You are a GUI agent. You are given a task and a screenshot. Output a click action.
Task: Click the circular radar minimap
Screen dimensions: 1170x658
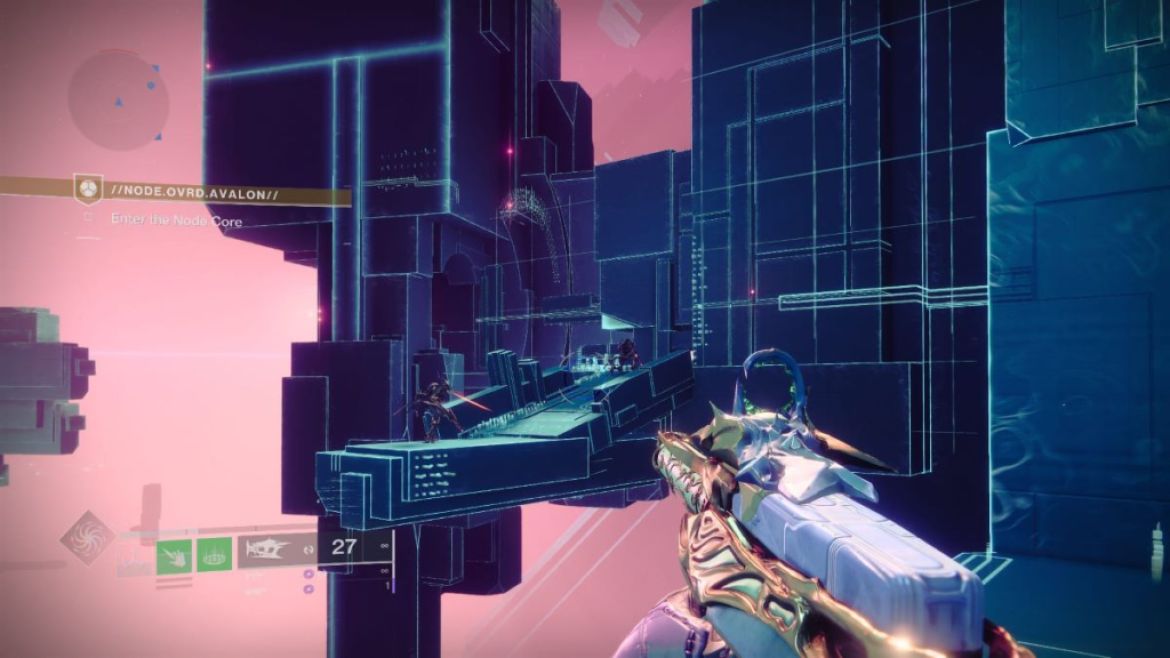click(x=118, y=99)
